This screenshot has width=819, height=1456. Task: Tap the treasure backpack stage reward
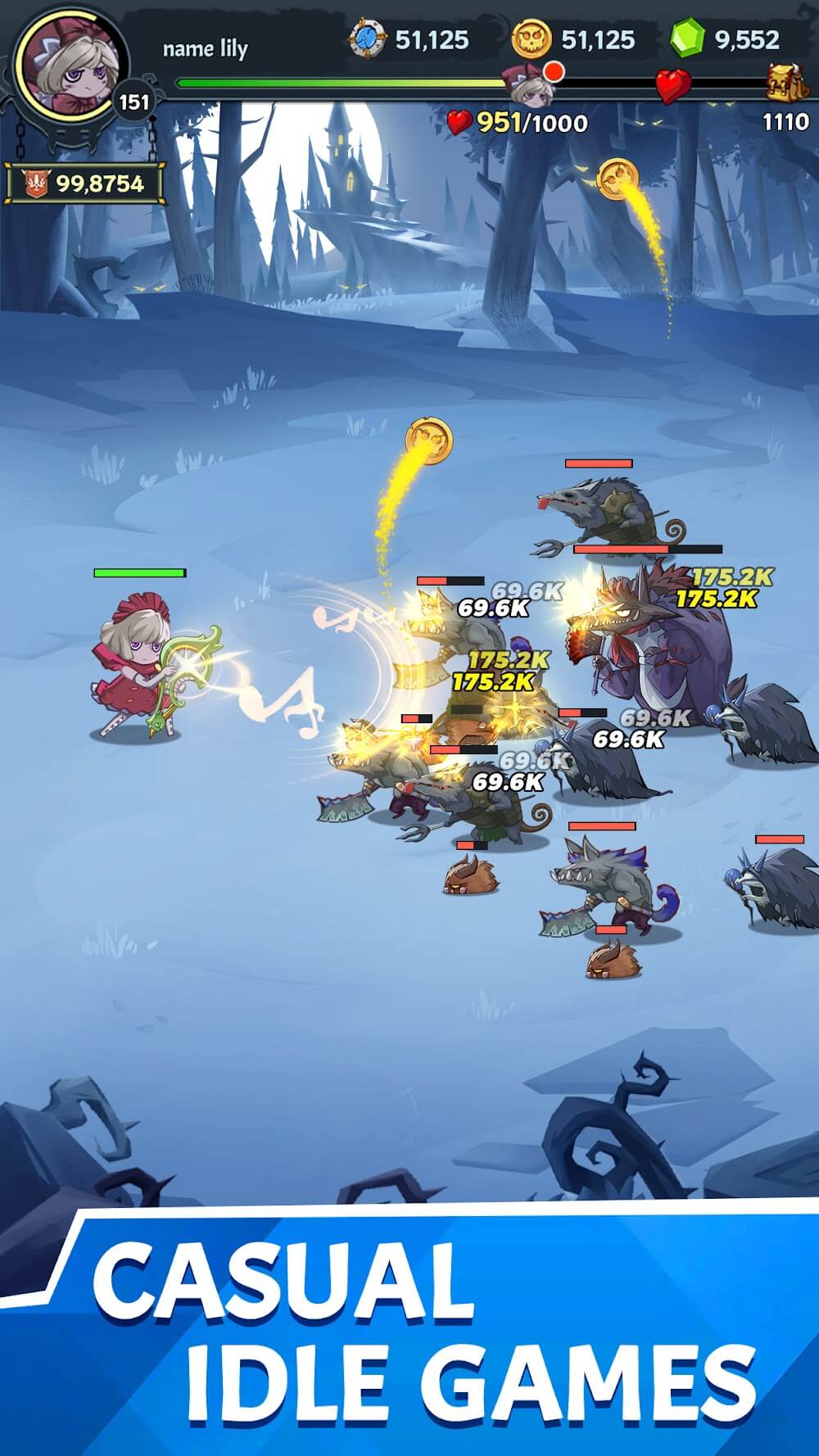click(x=785, y=82)
